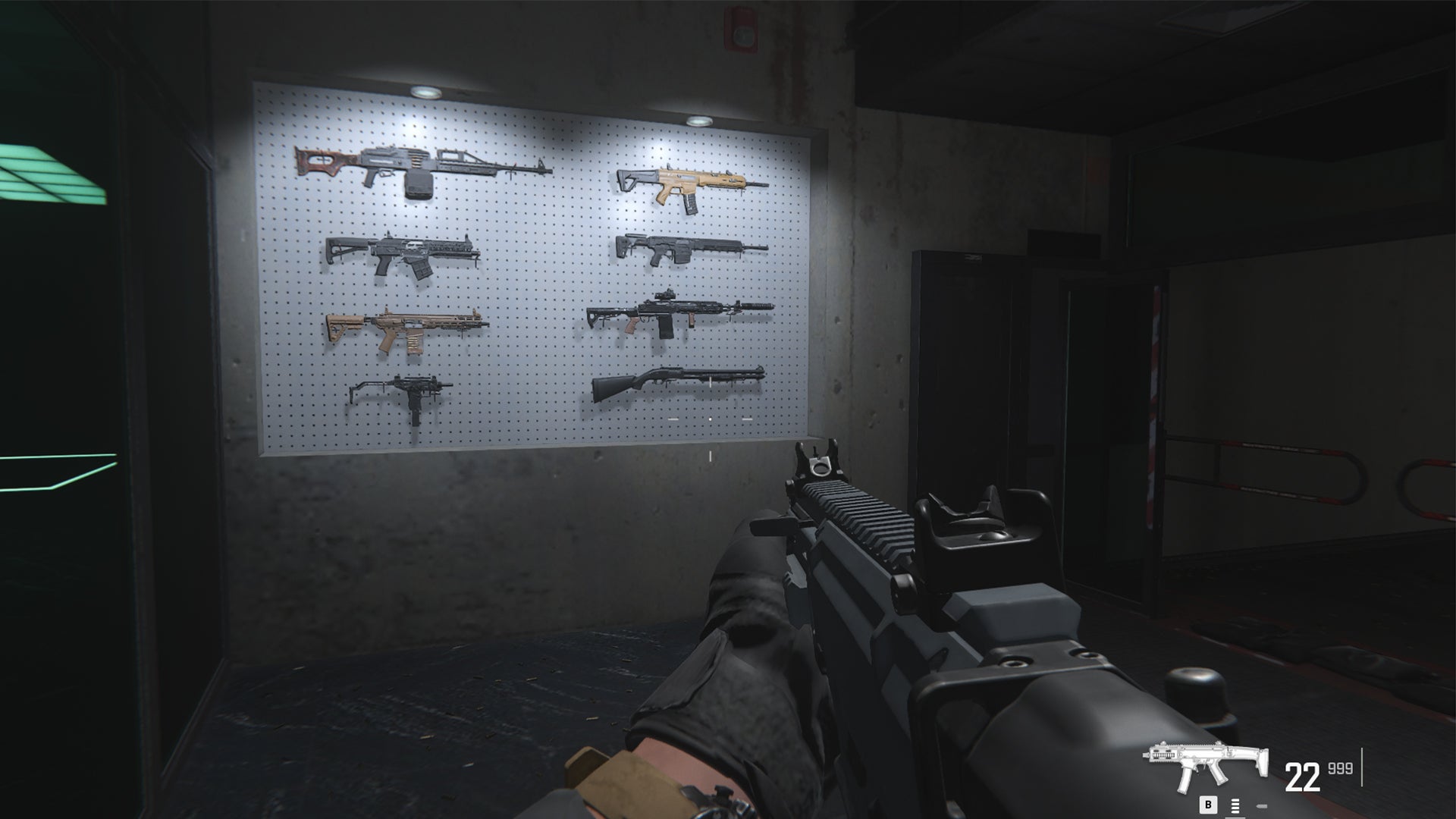Click the reserve ammo value 999
The image size is (1456, 819).
coord(1340,770)
